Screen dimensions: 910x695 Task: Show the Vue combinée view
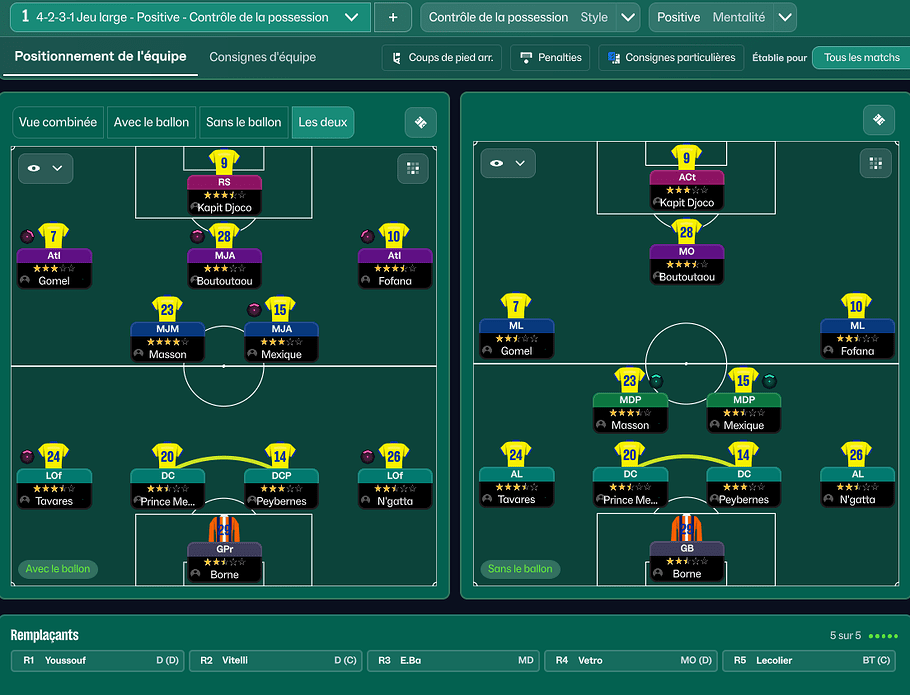click(x=58, y=122)
